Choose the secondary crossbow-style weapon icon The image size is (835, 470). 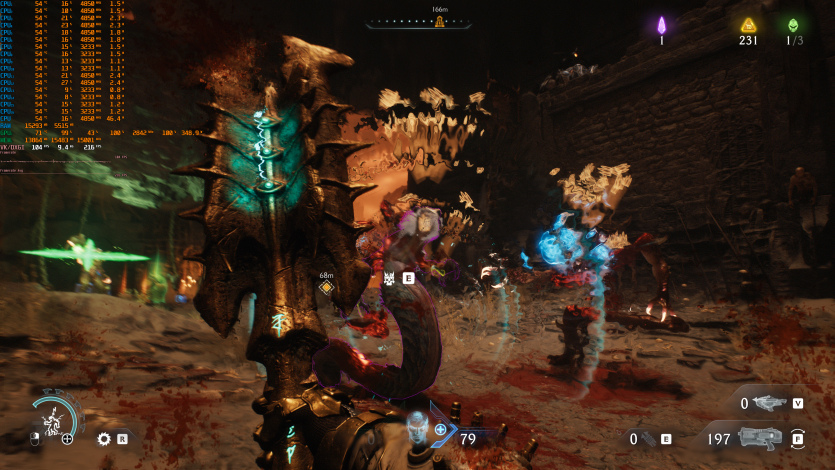(767, 403)
